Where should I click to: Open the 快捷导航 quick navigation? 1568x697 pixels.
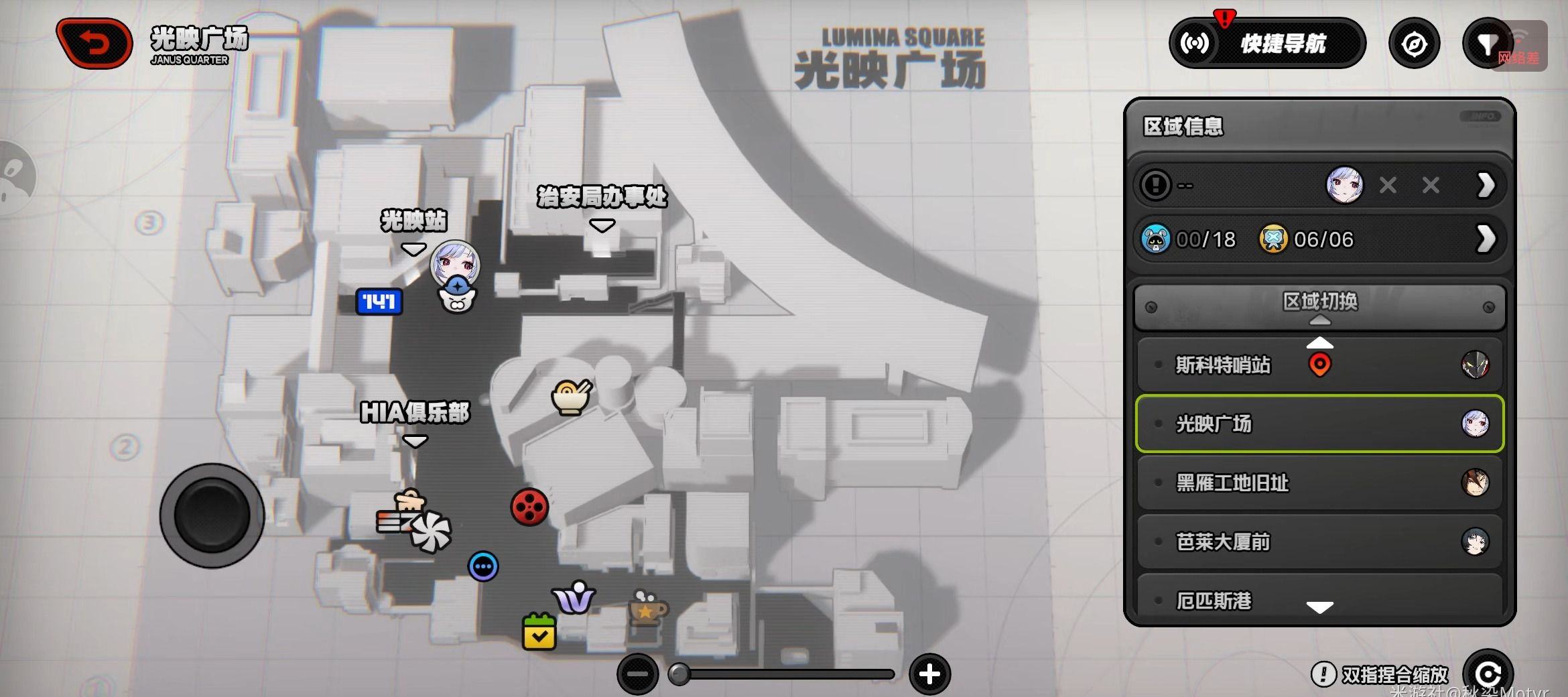coord(1267,44)
